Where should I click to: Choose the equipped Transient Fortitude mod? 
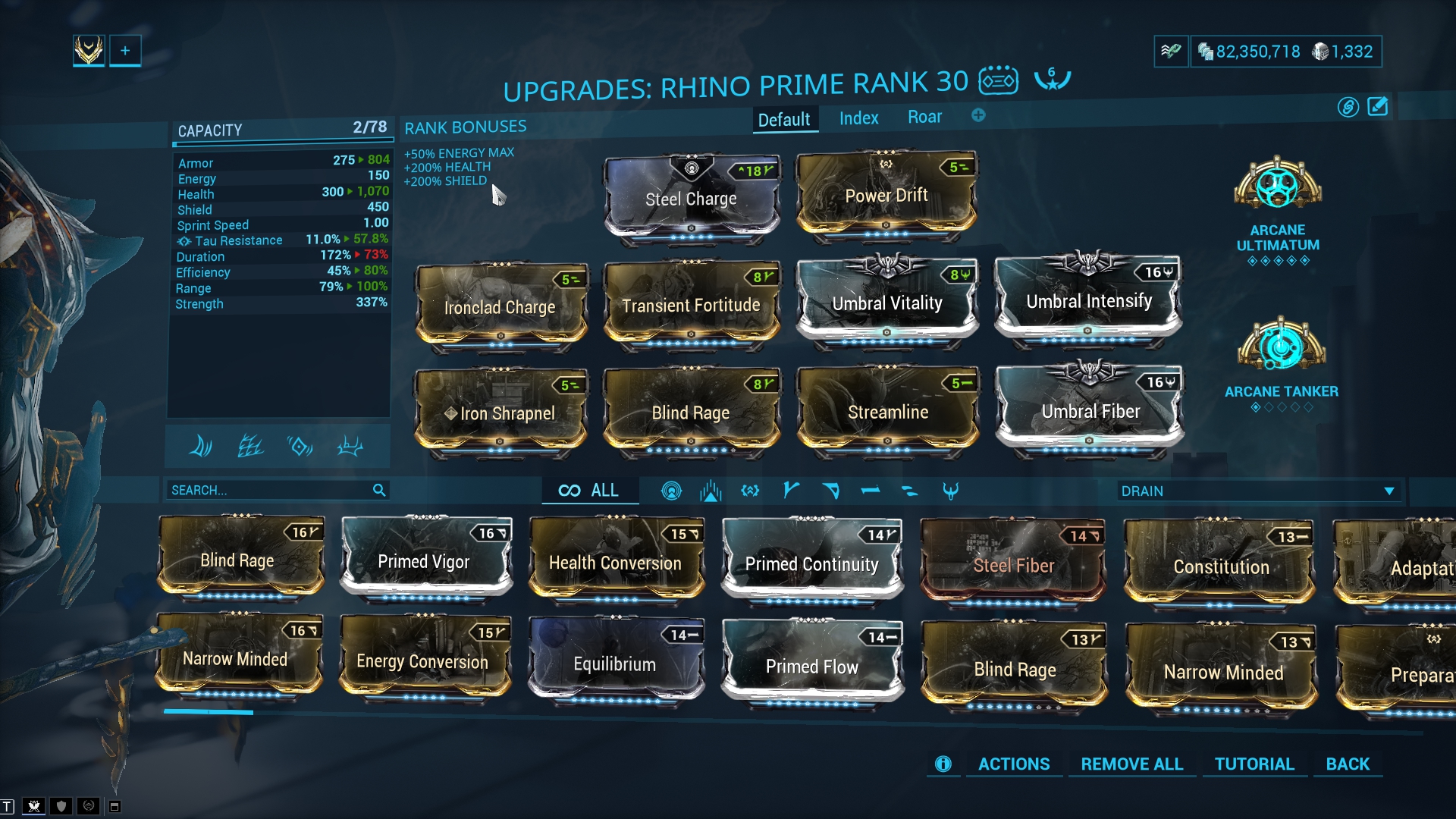691,306
